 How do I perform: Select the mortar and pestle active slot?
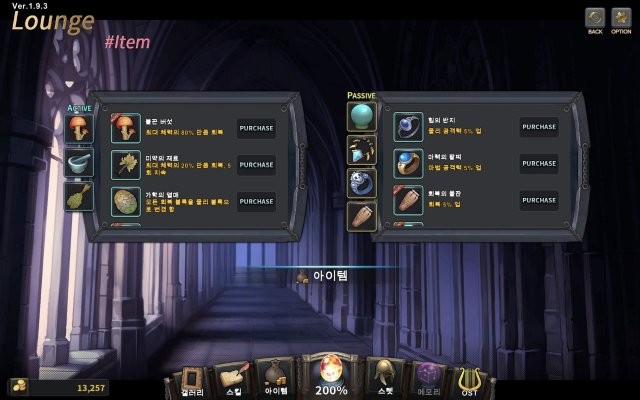coord(79,162)
